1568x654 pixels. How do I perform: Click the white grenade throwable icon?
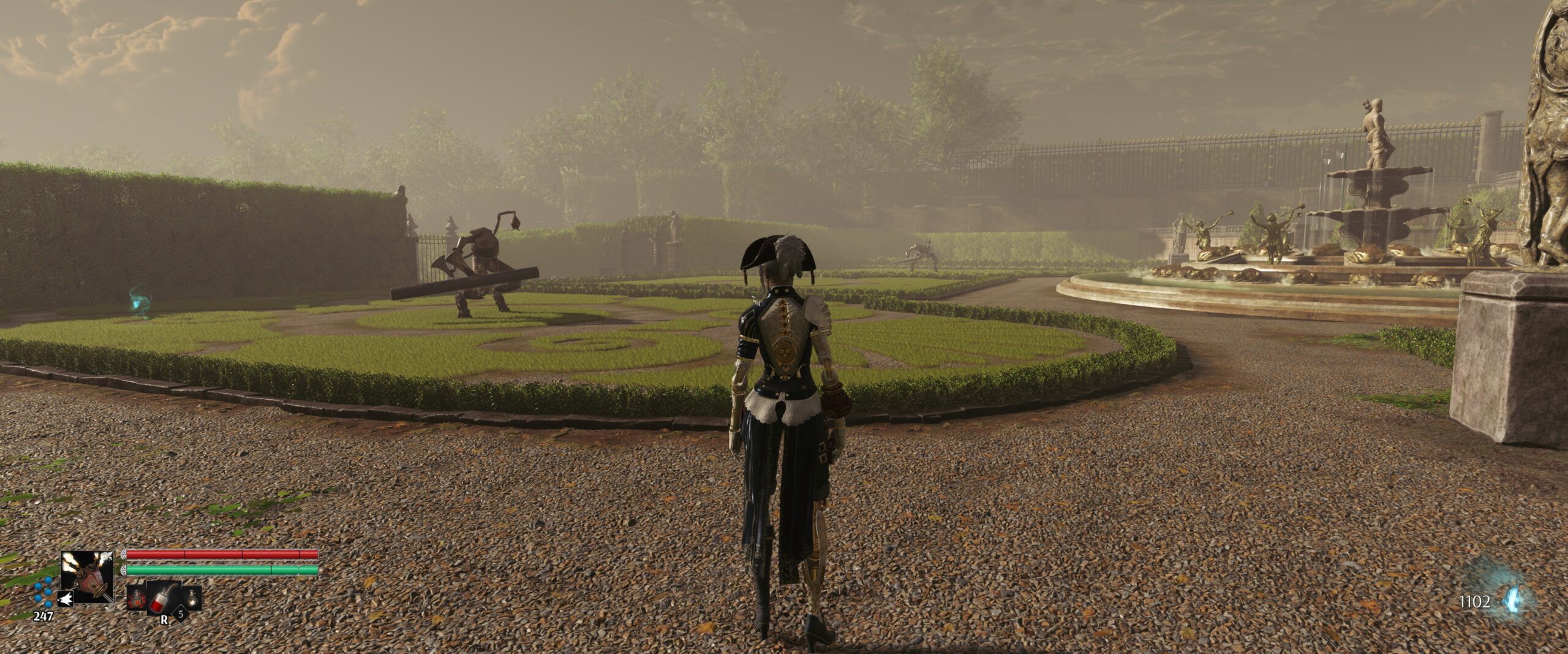click(66, 599)
